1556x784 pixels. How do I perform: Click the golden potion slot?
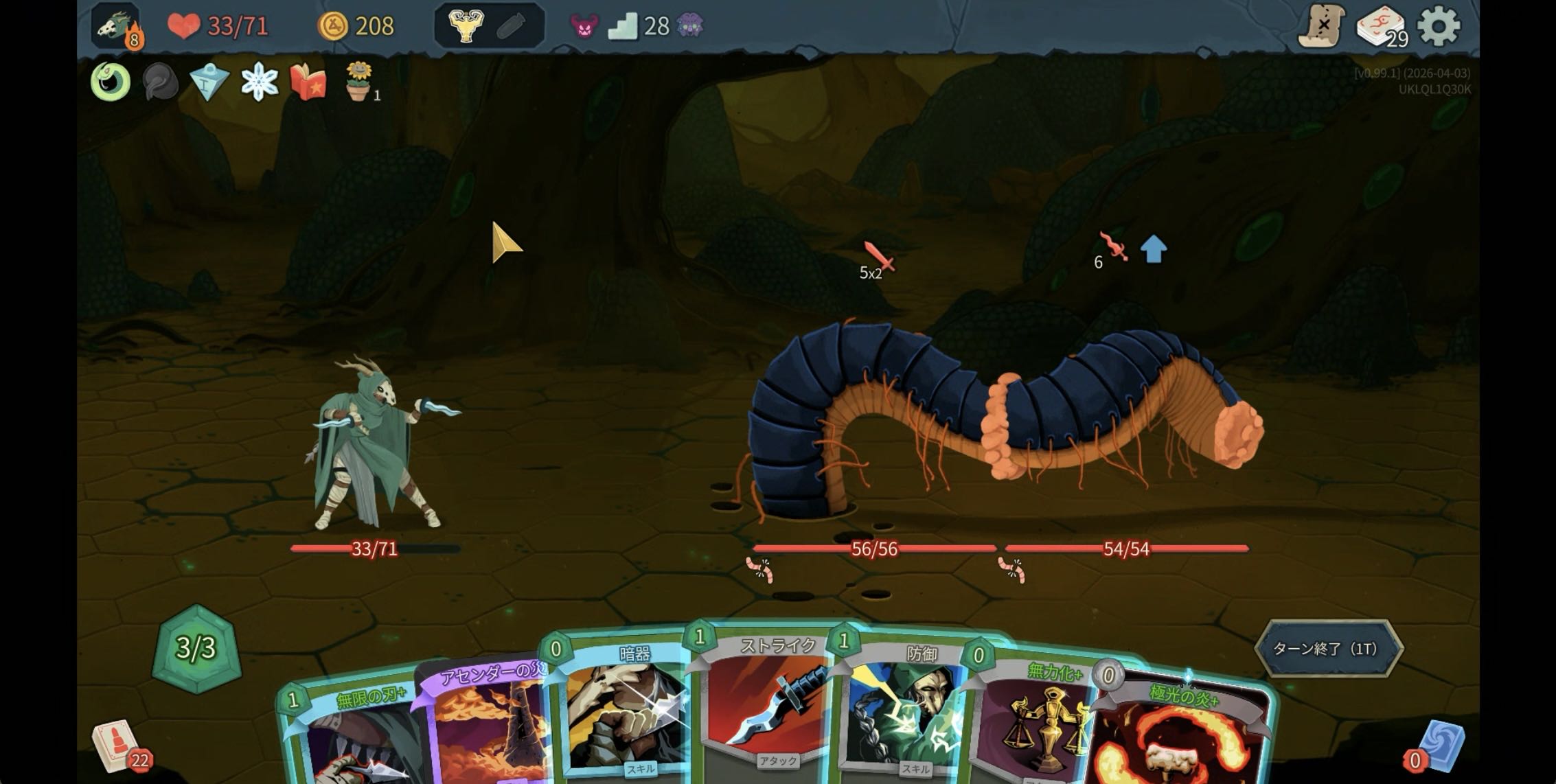pyautogui.click(x=466, y=27)
